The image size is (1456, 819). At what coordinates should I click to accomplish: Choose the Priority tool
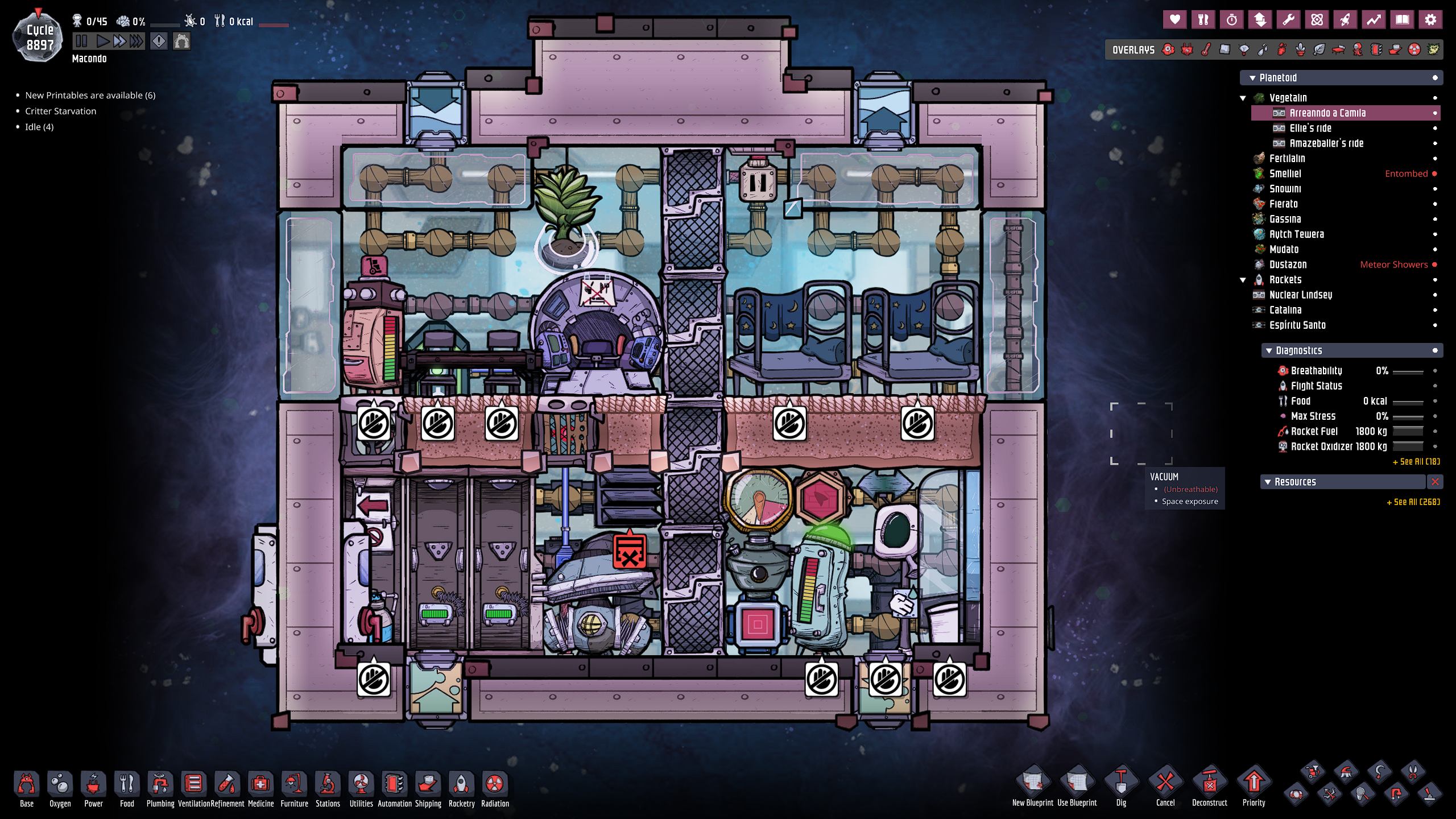click(x=1254, y=786)
